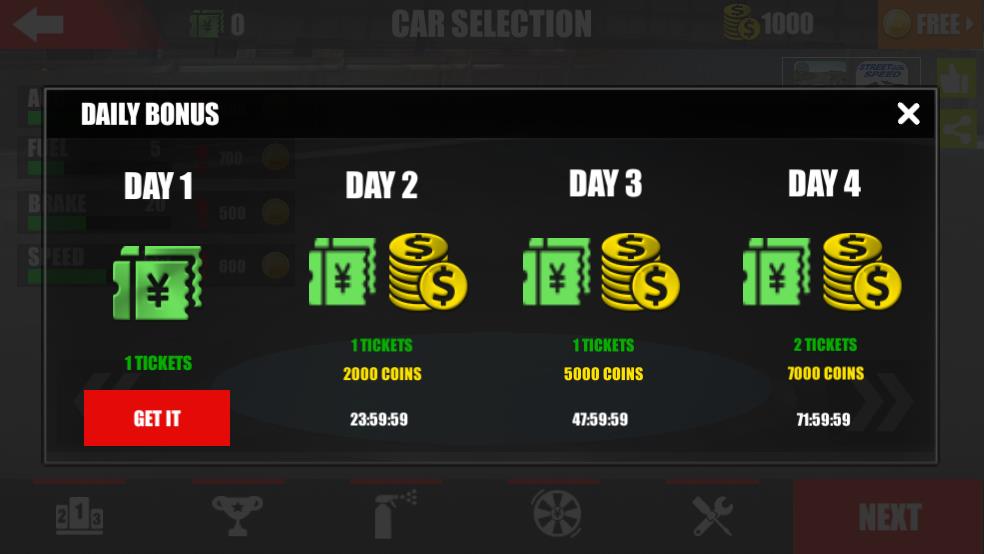Open the spray paint customization
984x554 pixels.
pos(395,516)
